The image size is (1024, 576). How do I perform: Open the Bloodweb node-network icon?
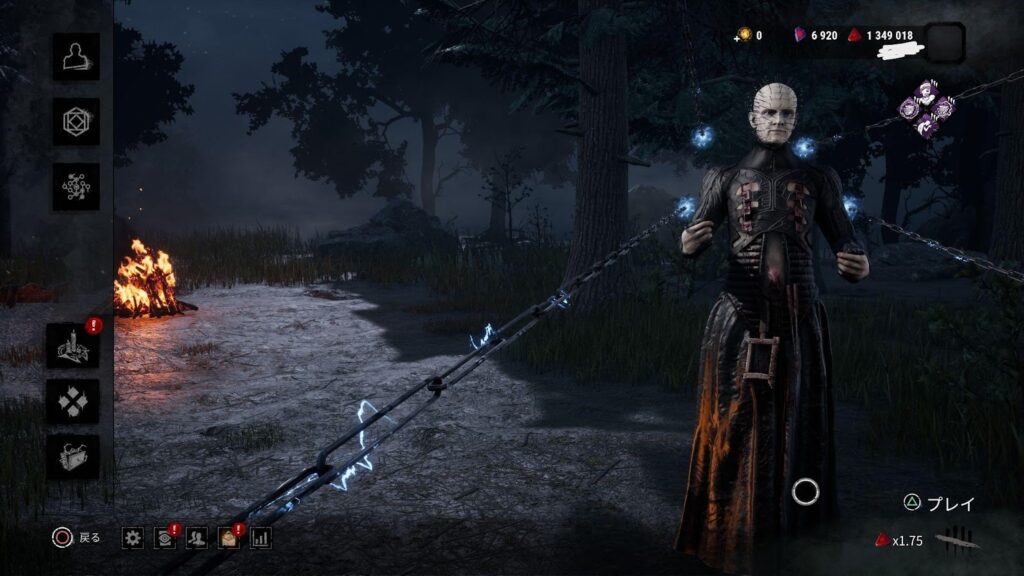(x=76, y=187)
